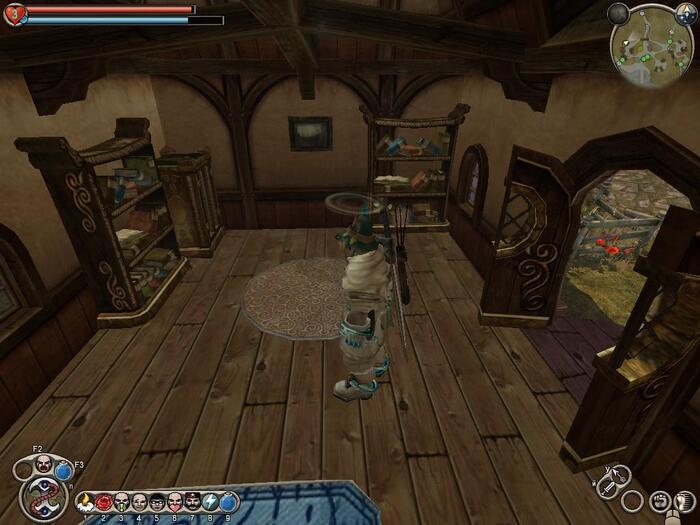Choose the heart face expression in slot 6
Screen dimensions: 700x525
tap(175, 501)
